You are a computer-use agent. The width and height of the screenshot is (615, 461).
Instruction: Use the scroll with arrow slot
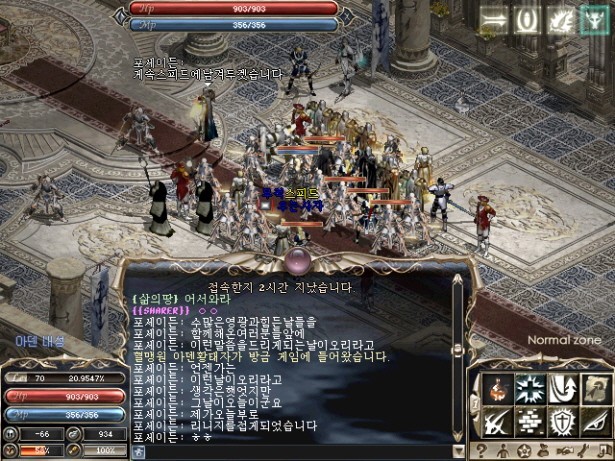(597, 388)
